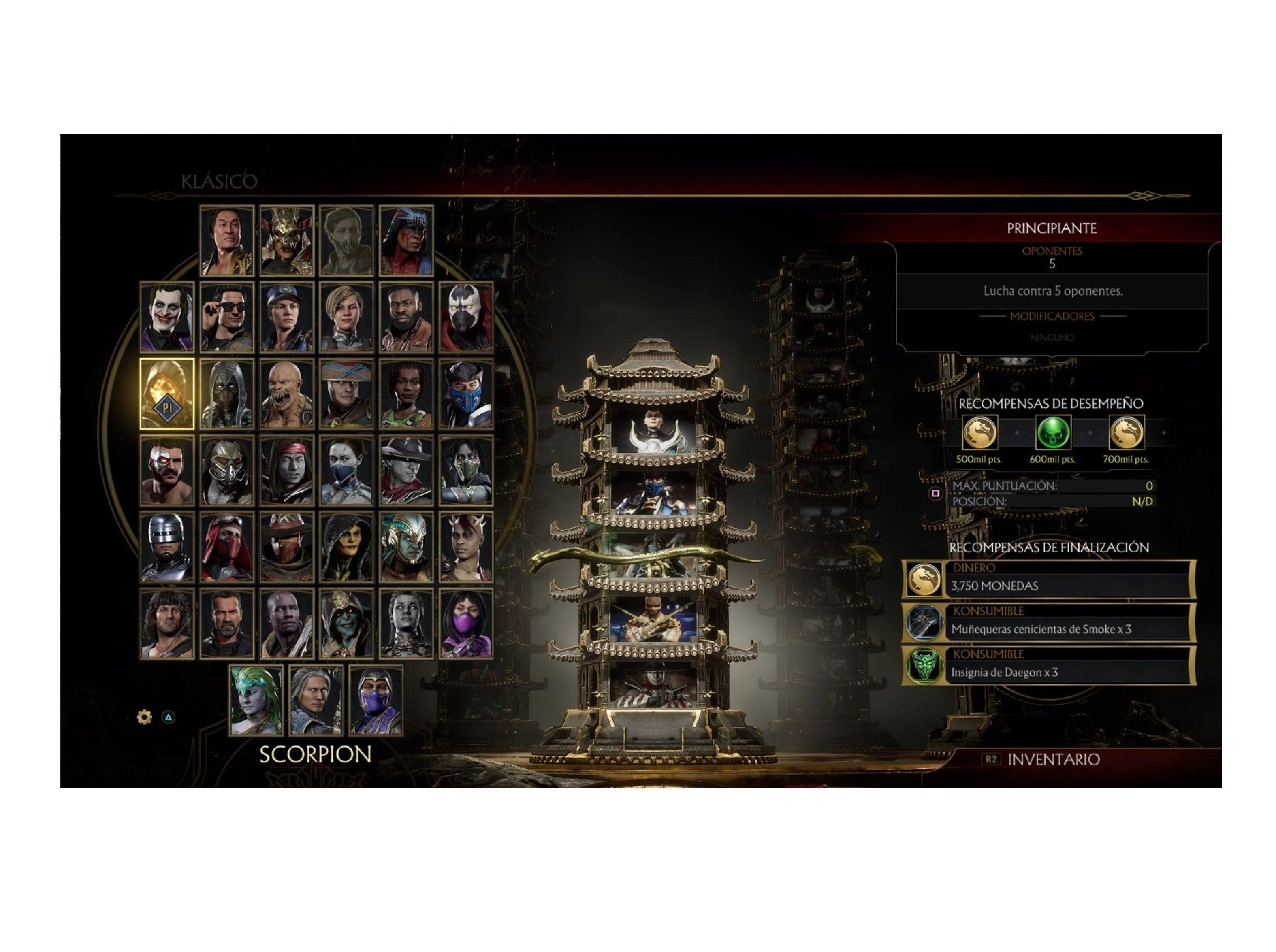The image size is (1276, 952).
Task: Select the RoboCop character tile
Action: point(166,546)
